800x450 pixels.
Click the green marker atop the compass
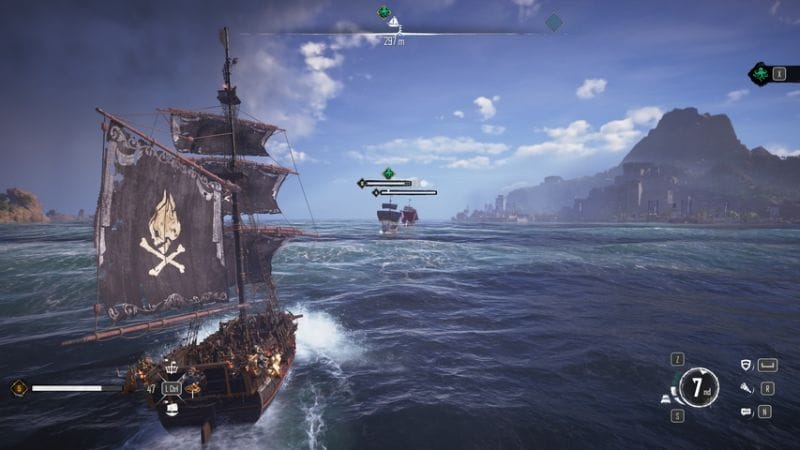(x=383, y=12)
